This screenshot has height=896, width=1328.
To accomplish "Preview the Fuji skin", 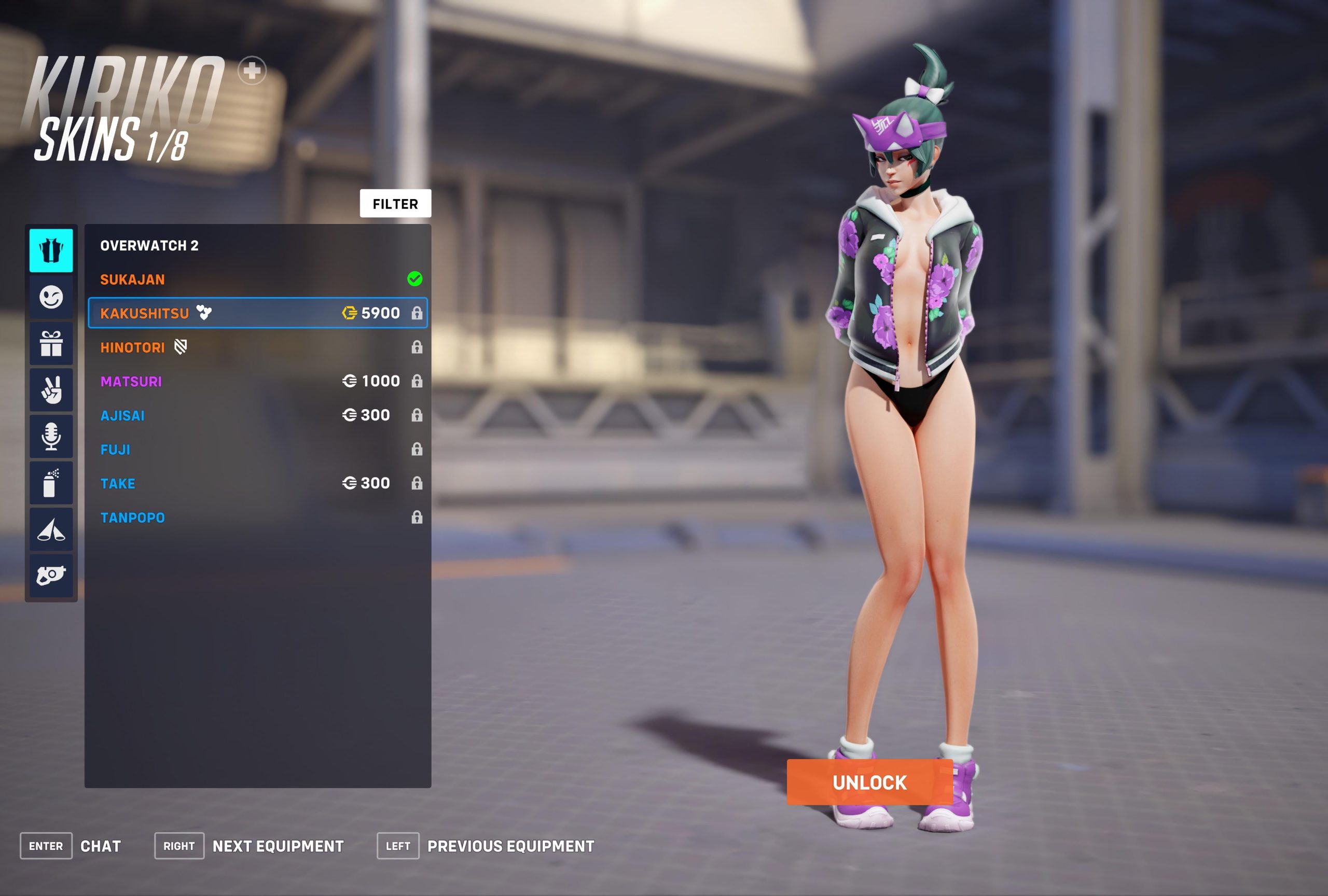I will click(x=257, y=450).
